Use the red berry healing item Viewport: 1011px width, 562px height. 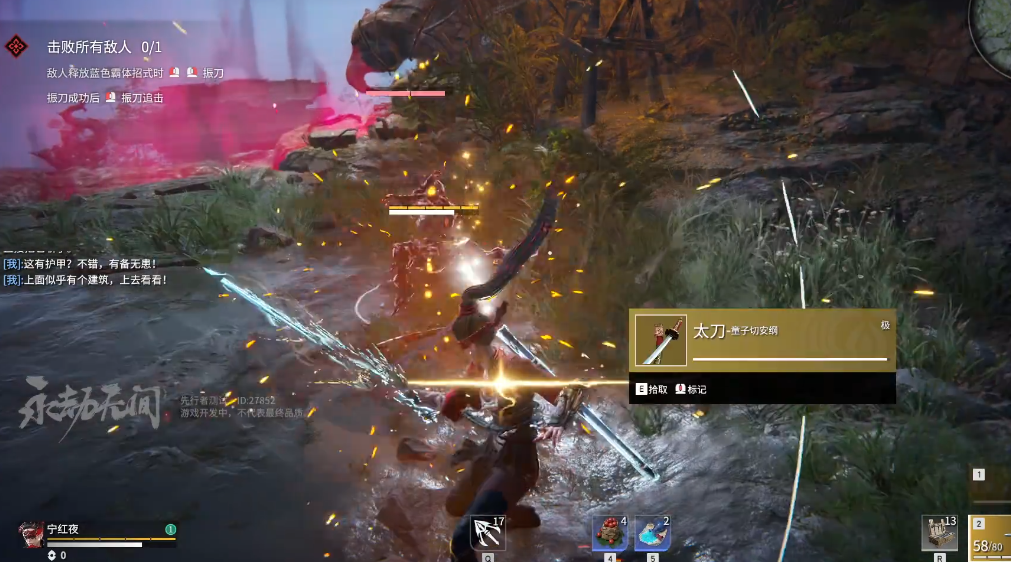610,532
